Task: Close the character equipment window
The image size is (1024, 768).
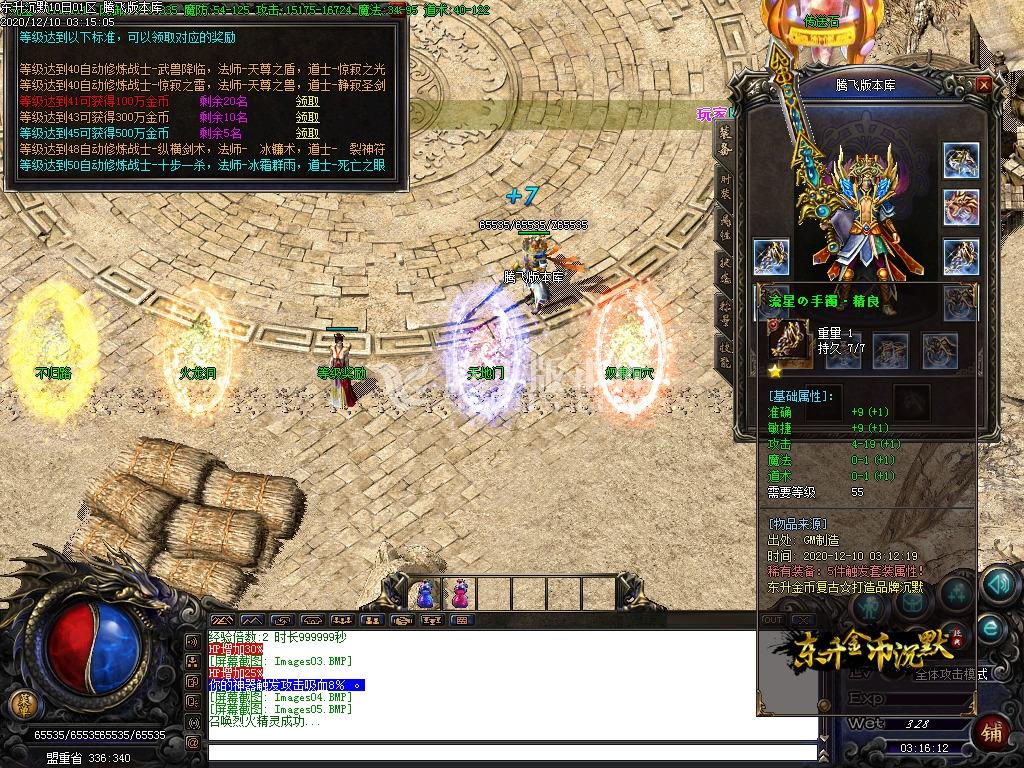Action: [x=984, y=86]
